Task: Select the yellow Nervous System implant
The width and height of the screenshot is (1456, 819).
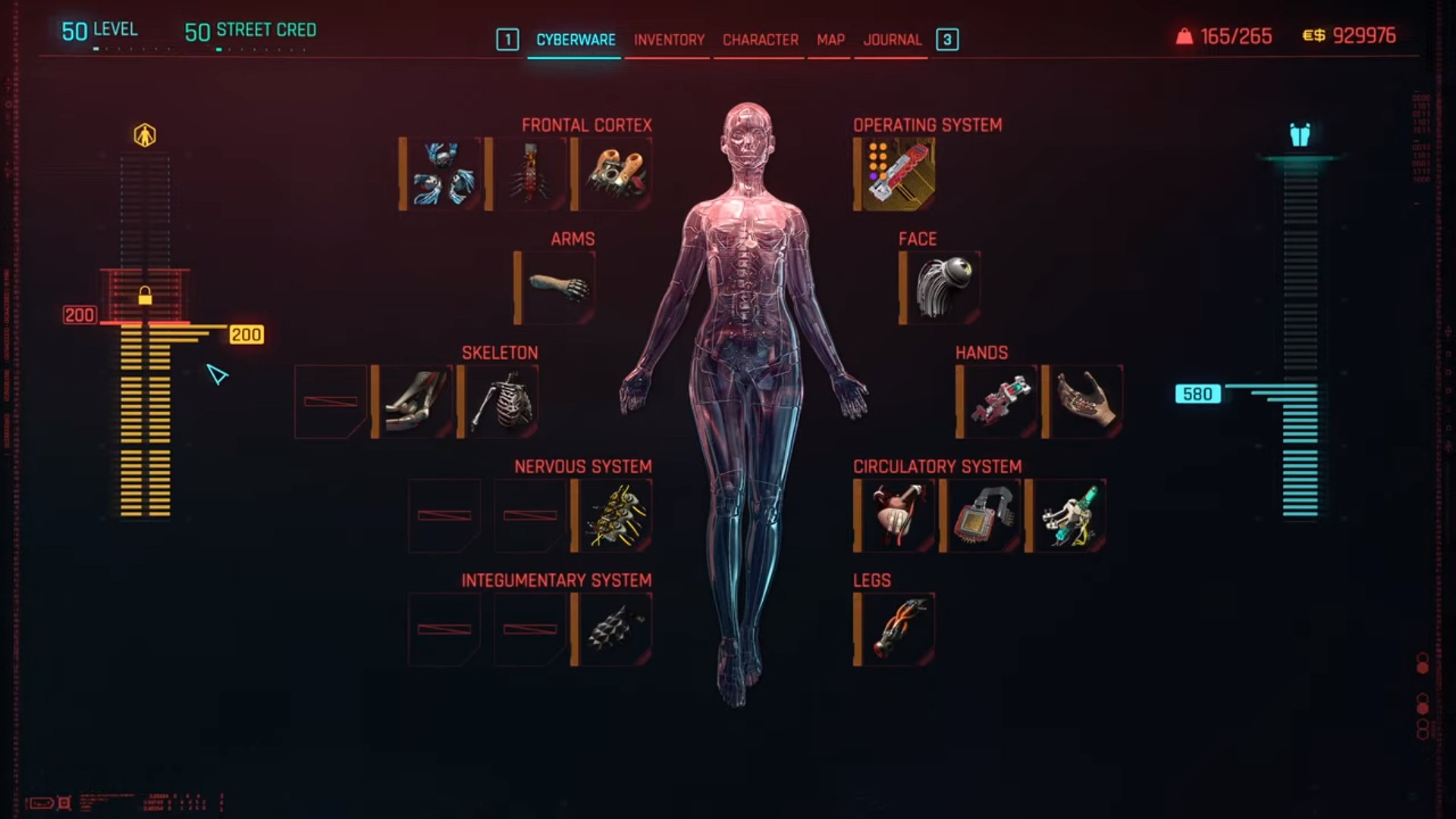Action: click(613, 516)
